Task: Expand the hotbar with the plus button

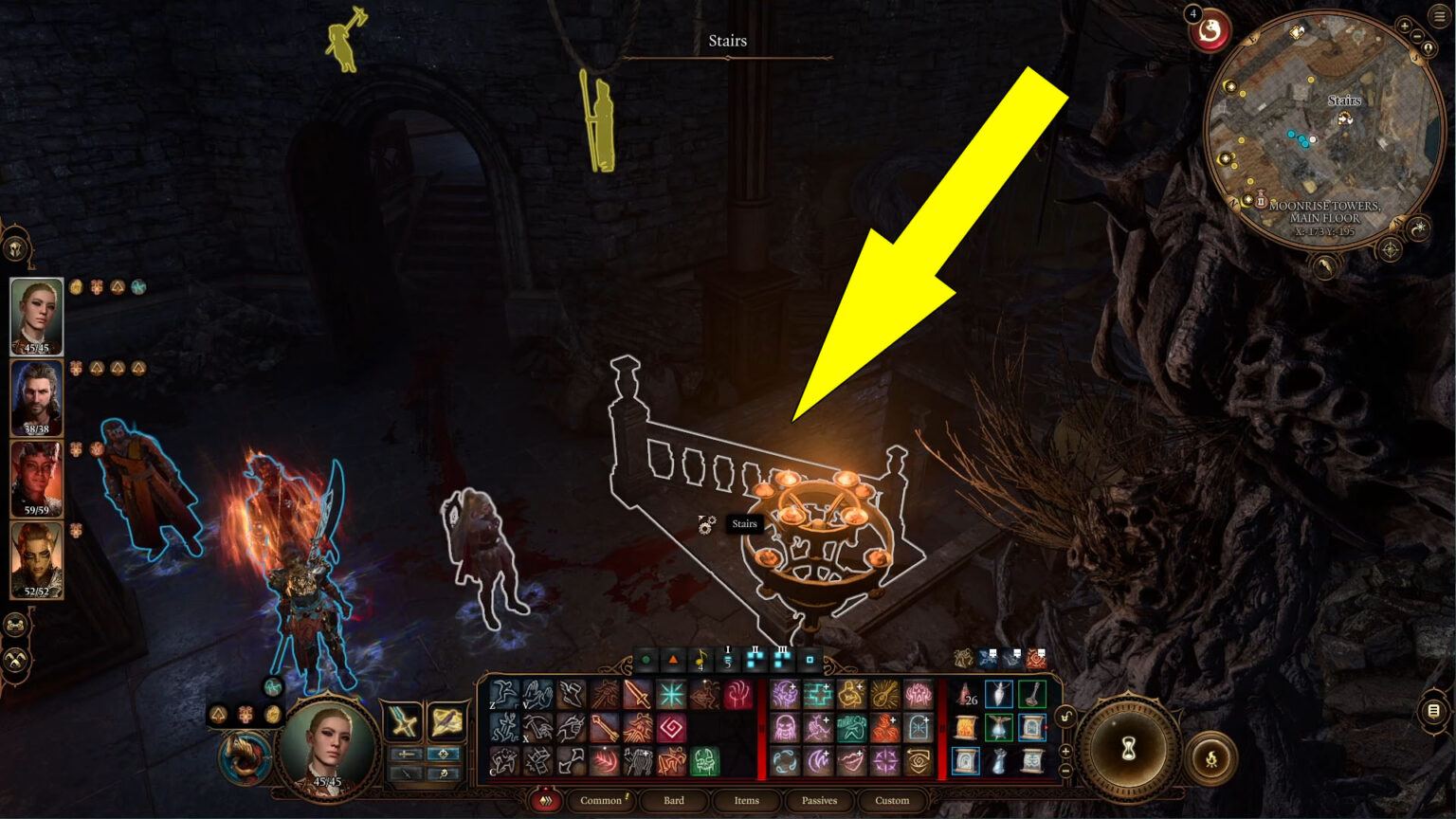Action: point(1065,751)
